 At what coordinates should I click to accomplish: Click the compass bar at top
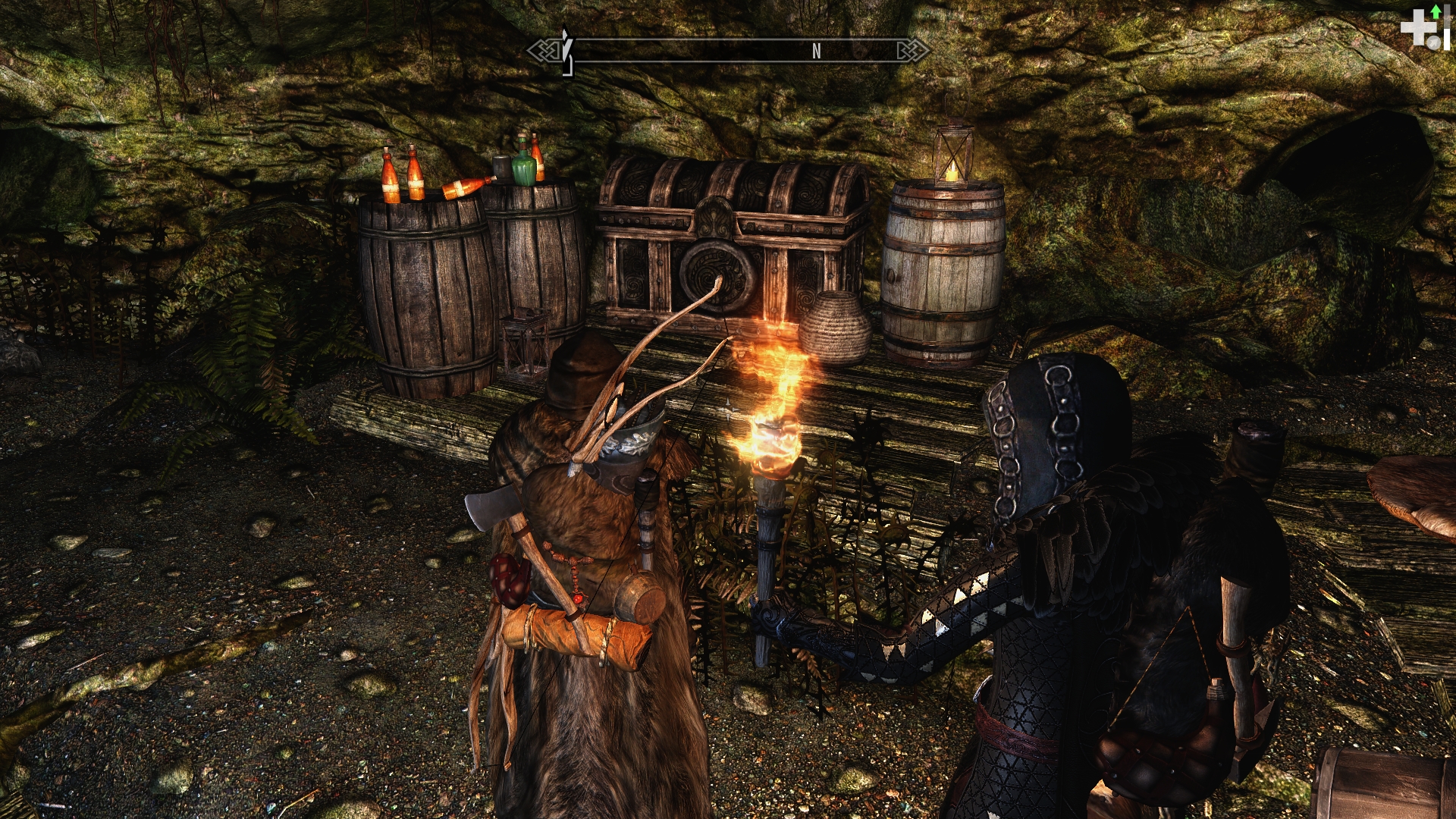(x=728, y=51)
